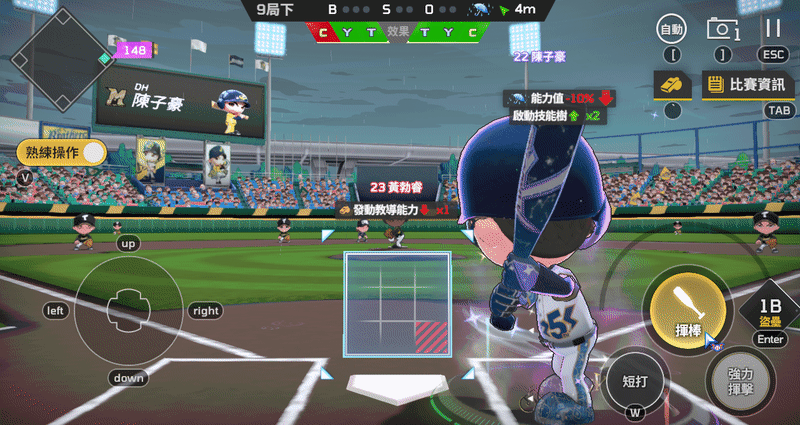Screen dimensions: 800x425
Task: Move the batter up on the D-pad
Action: click(x=128, y=243)
